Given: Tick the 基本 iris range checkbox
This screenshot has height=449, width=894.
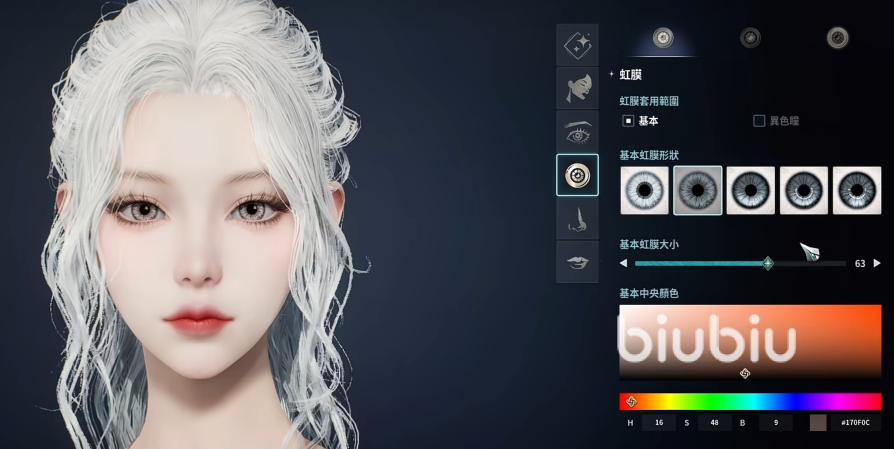Looking at the screenshot, I should (629, 121).
